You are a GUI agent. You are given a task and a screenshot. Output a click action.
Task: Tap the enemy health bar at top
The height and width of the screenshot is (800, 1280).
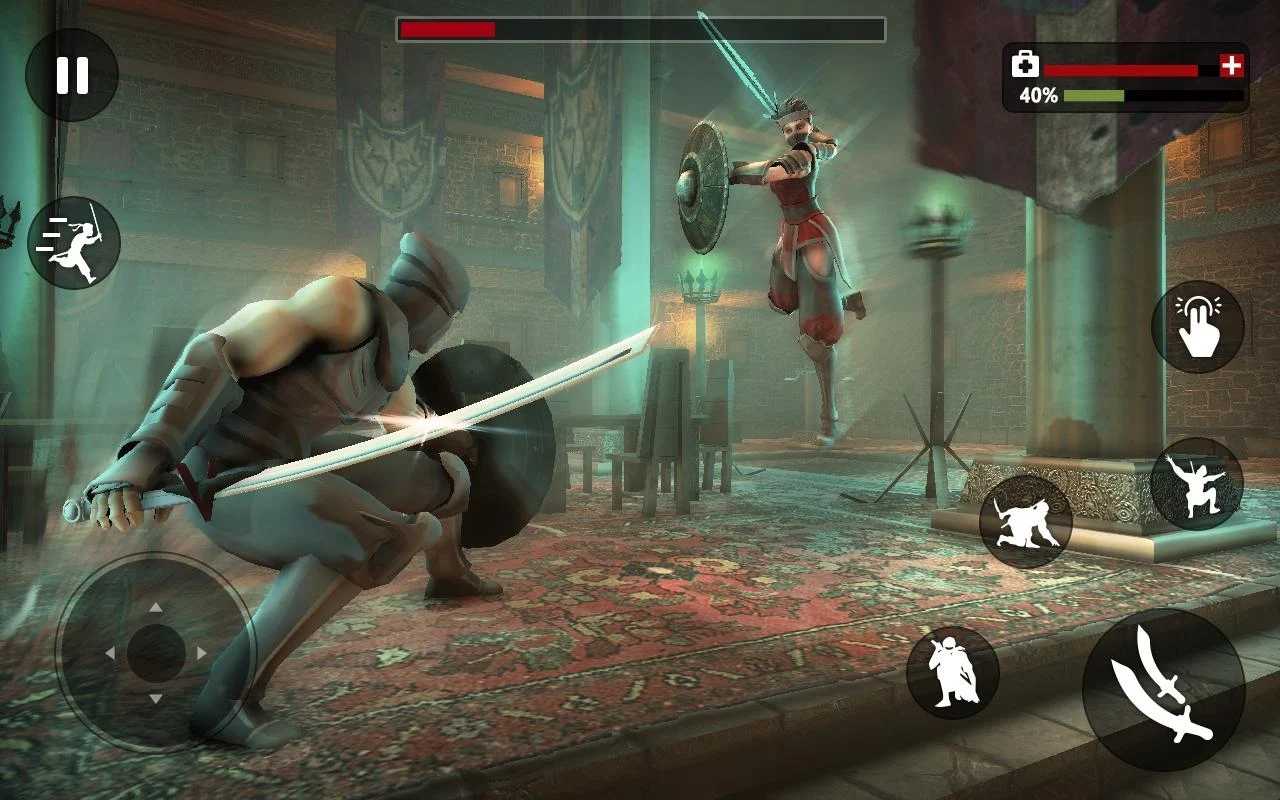point(640,28)
